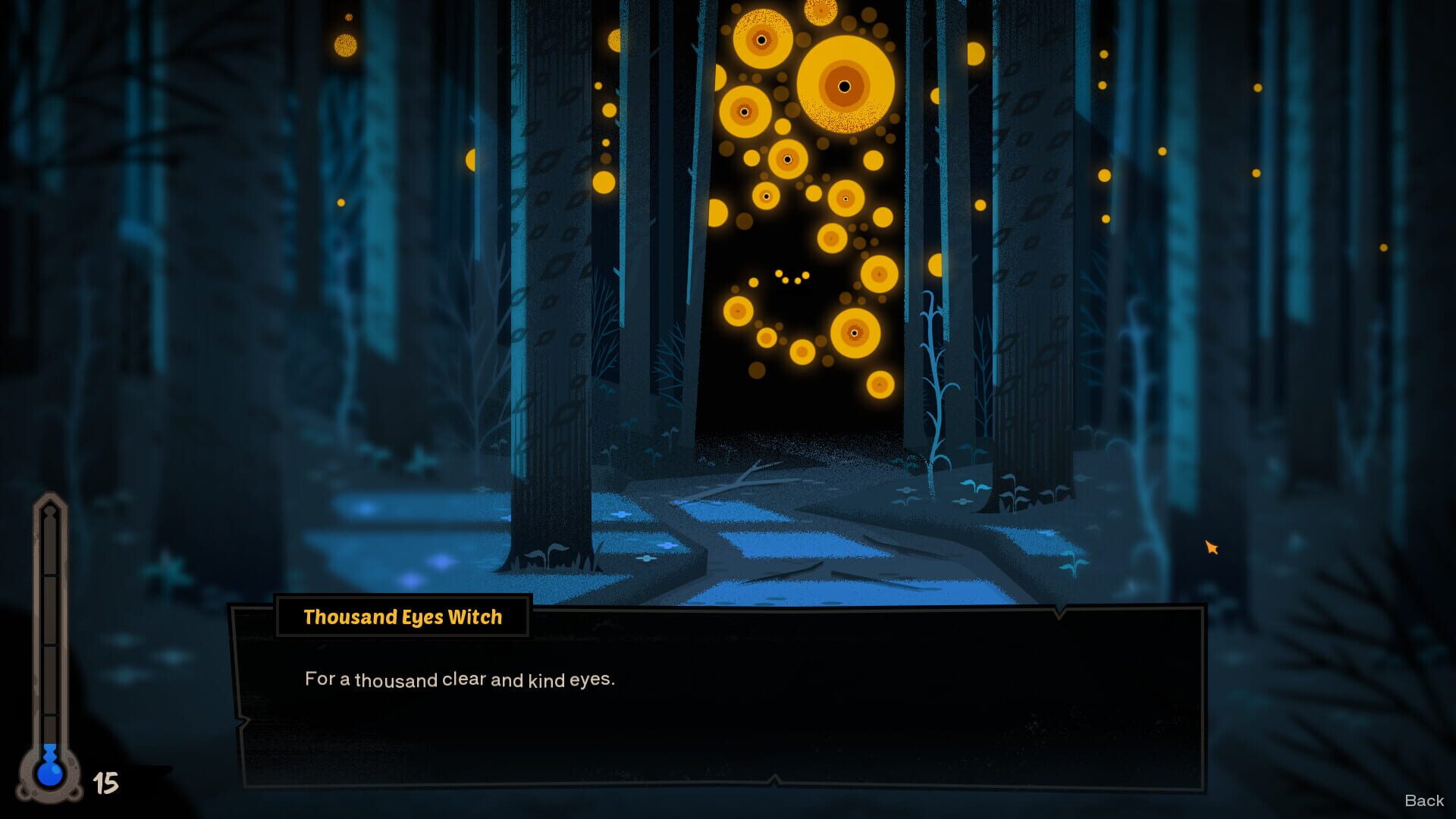
Task: Click the blue liquid bulb of the thermometer
Action: (x=52, y=775)
